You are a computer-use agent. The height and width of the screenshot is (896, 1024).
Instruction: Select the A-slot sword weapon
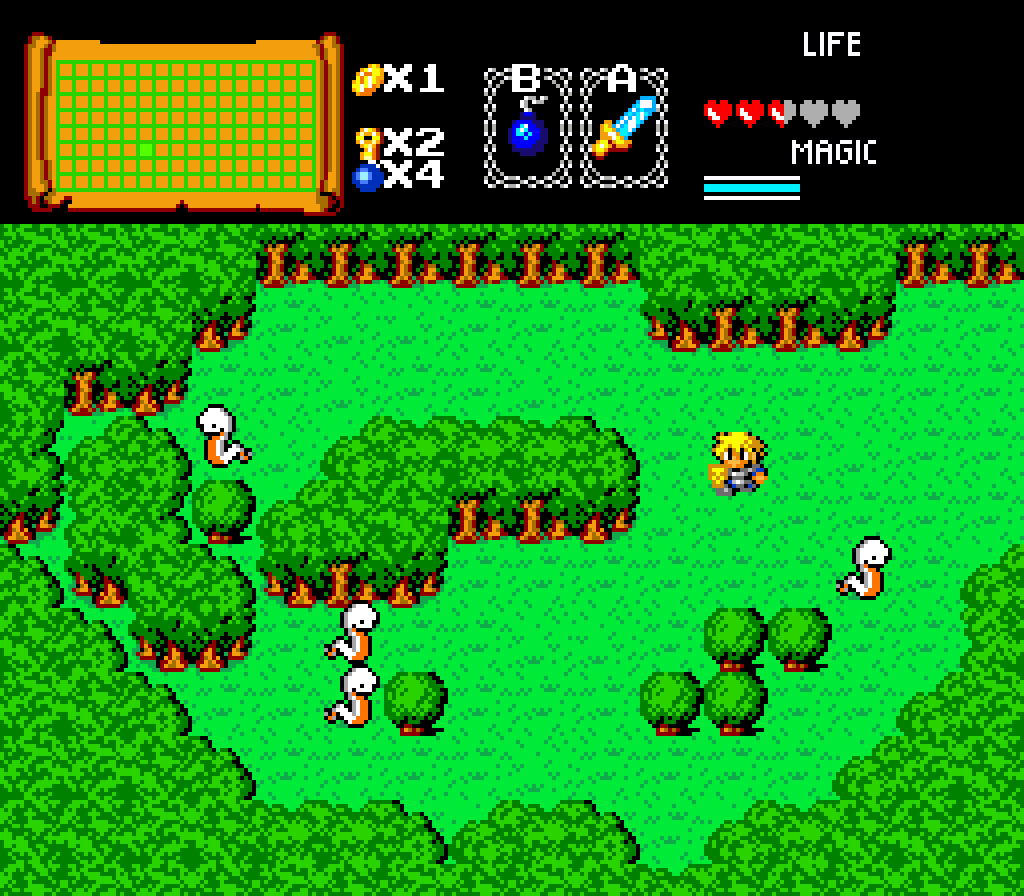(x=624, y=128)
